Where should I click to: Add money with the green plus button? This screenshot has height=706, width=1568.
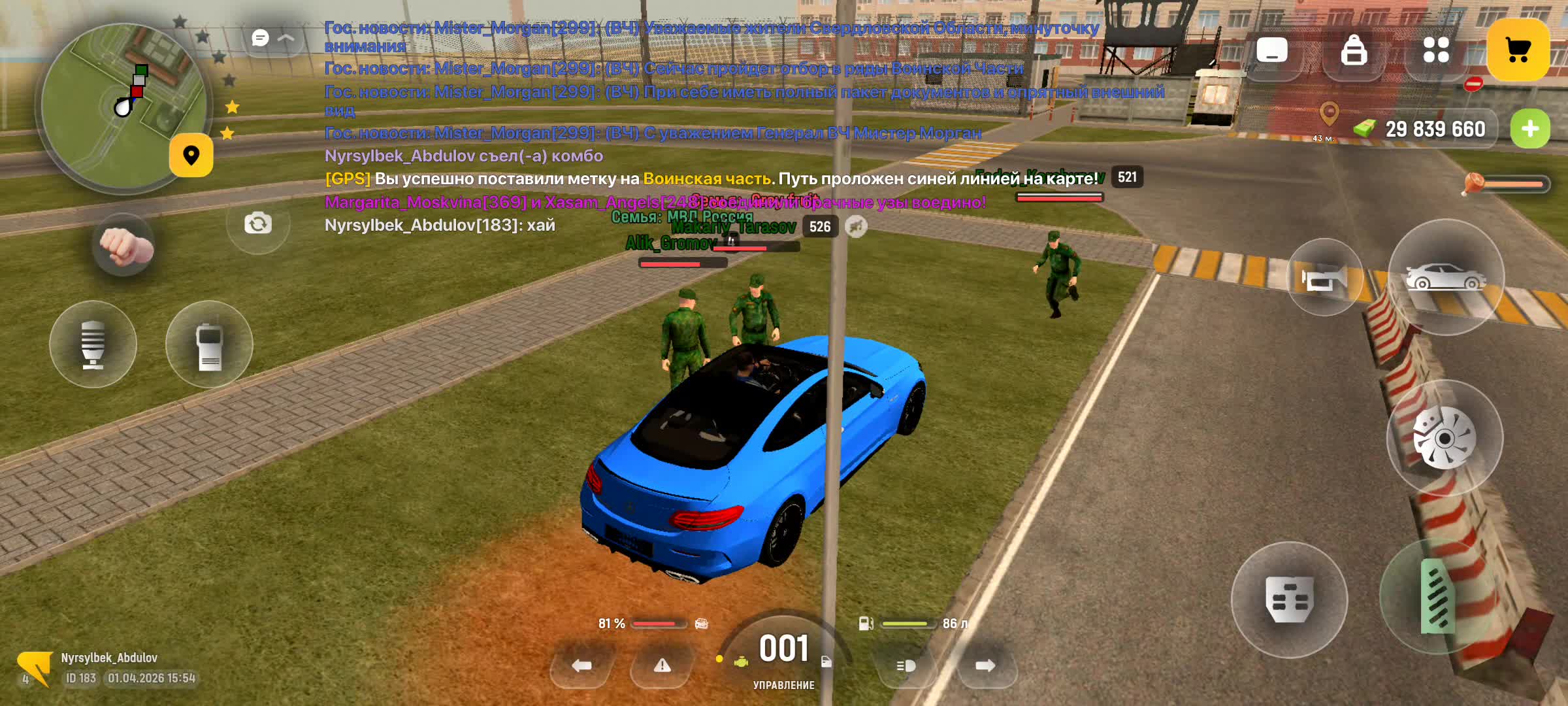[x=1529, y=129]
